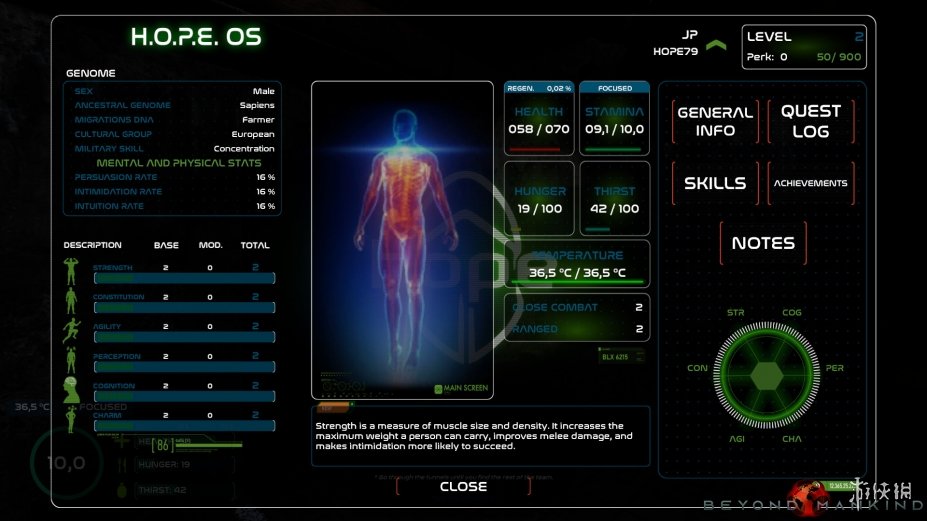Close the H.O.P.E. OS window
This screenshot has width=927, height=521.
pyautogui.click(x=463, y=487)
